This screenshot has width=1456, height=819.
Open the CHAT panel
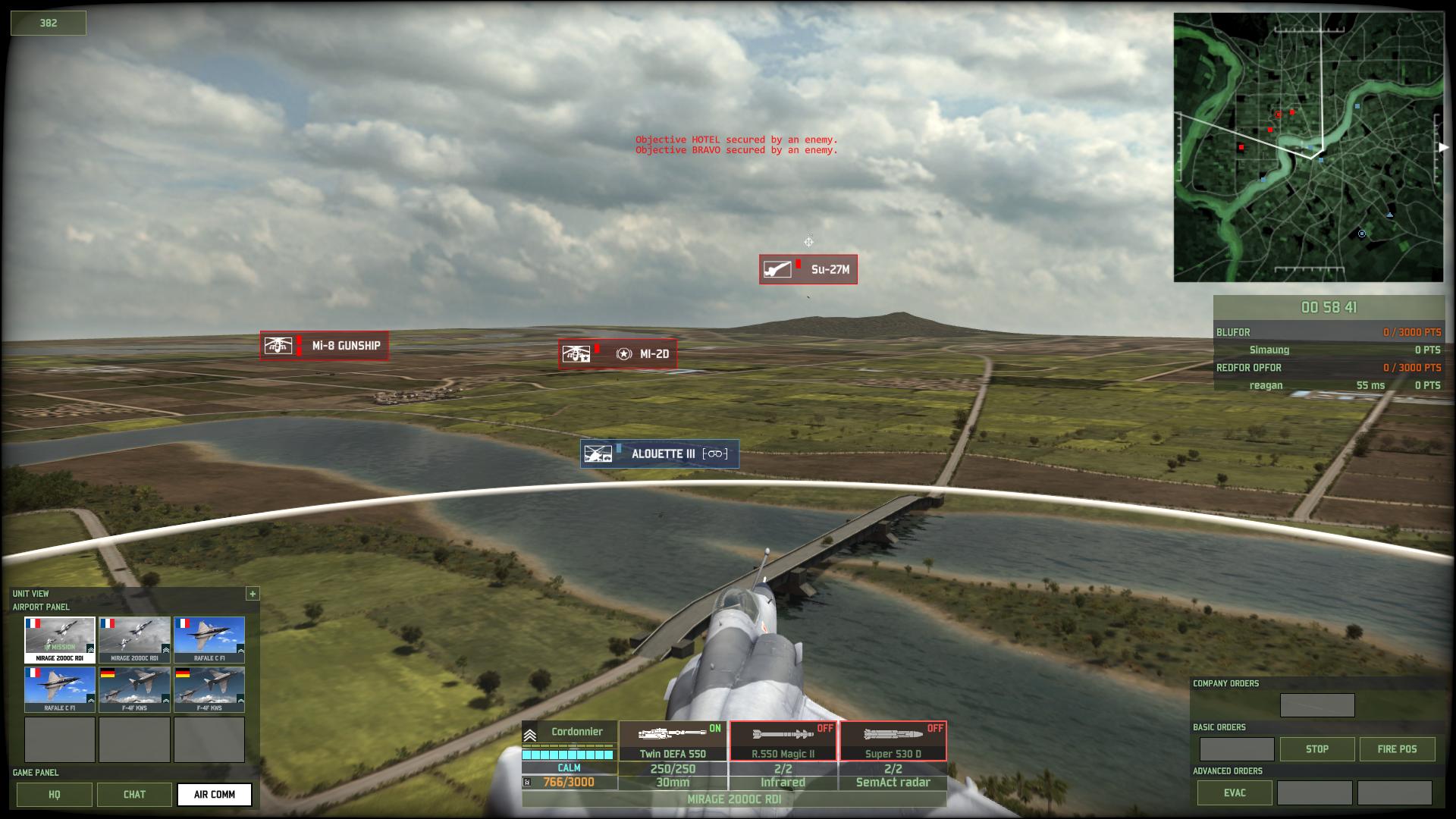click(134, 795)
